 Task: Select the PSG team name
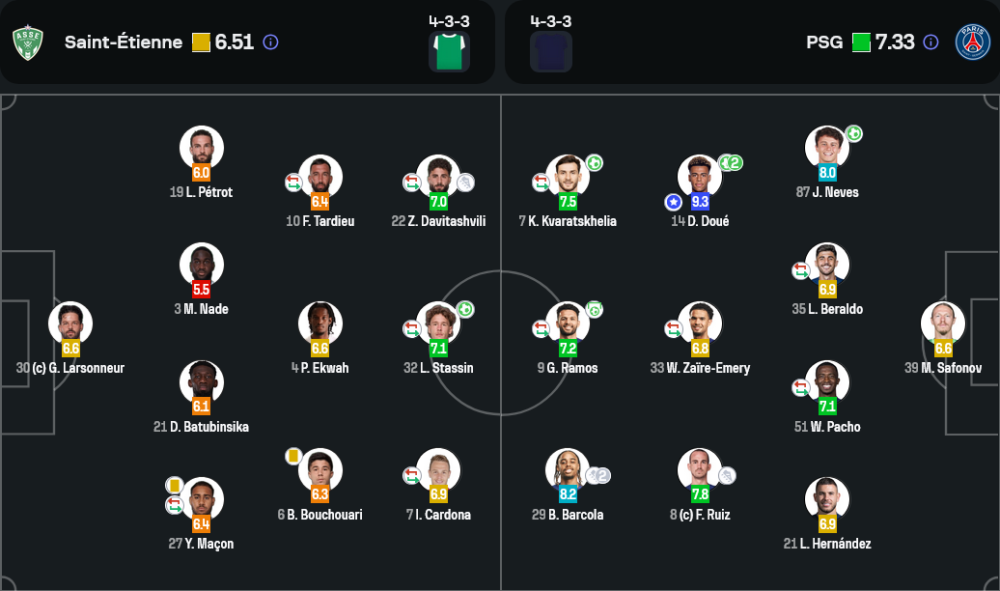[x=825, y=42]
